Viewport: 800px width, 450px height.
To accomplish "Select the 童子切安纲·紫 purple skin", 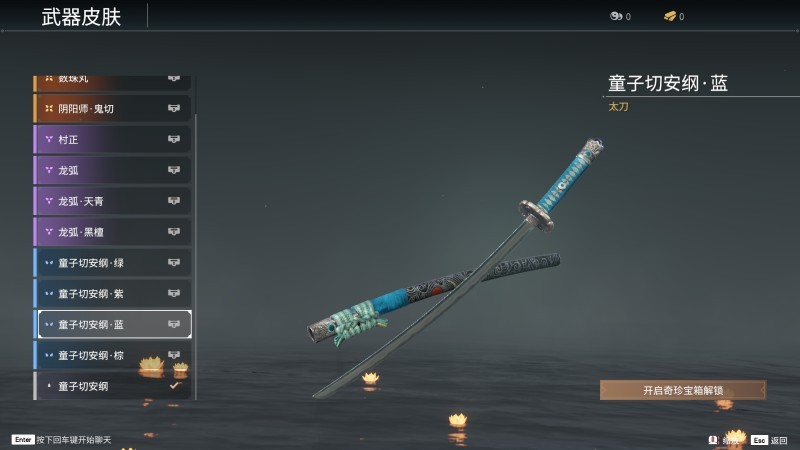I will (x=112, y=294).
